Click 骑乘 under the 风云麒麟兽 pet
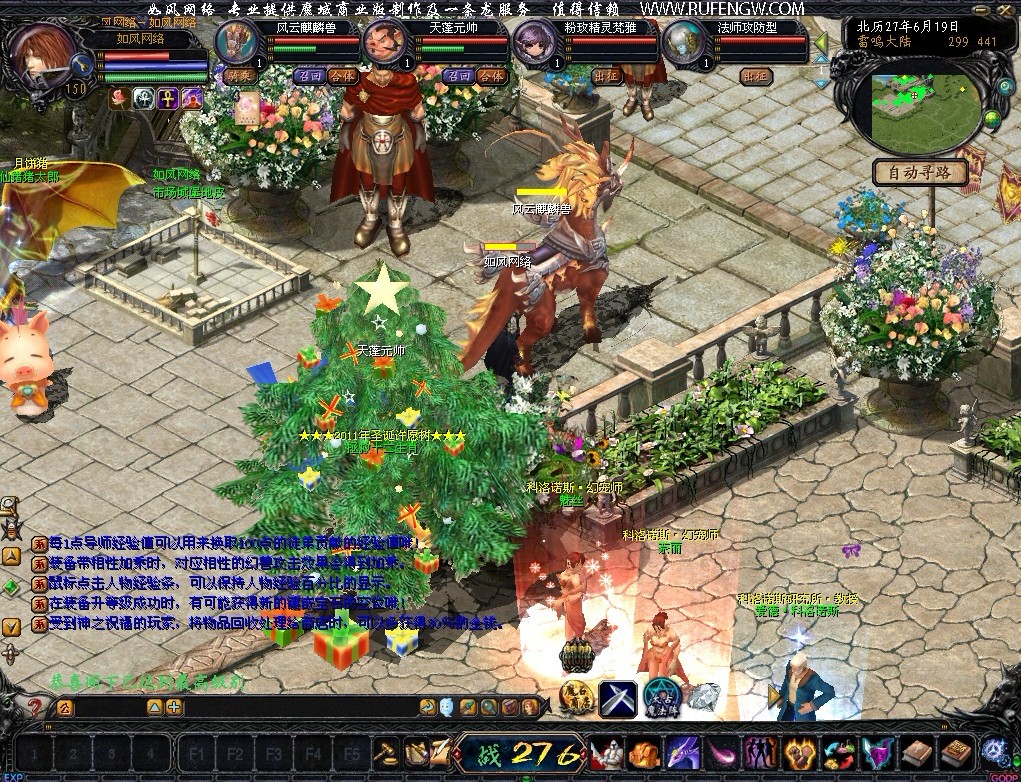The image size is (1021, 782). tap(241, 76)
